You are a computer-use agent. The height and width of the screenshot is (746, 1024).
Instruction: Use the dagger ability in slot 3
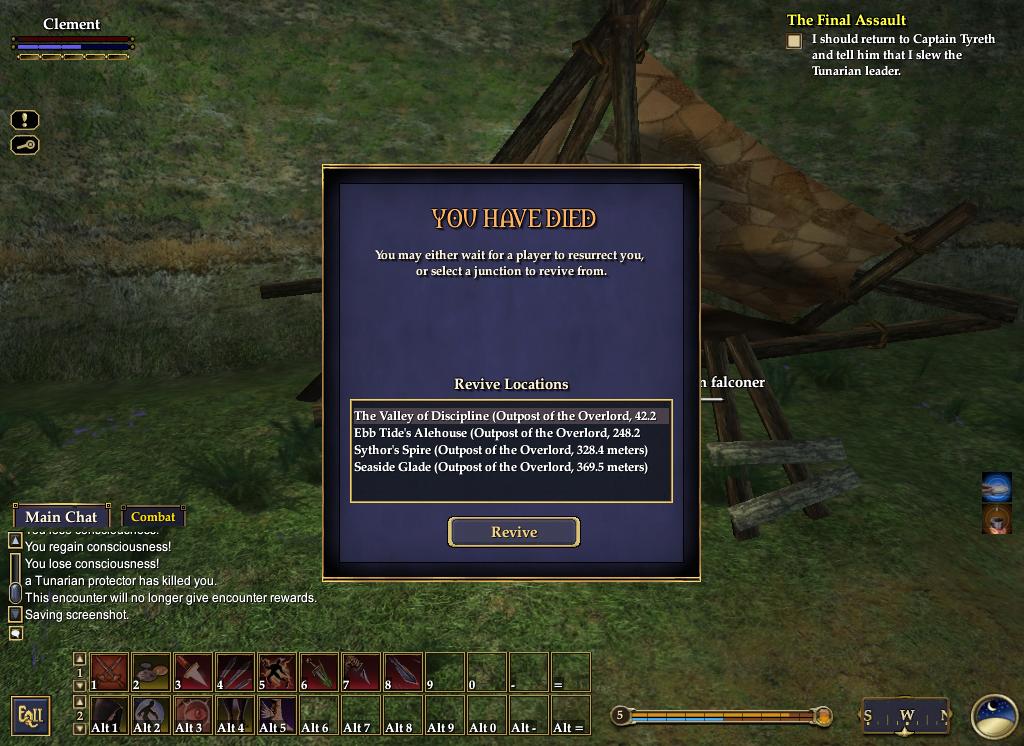pyautogui.click(x=193, y=672)
